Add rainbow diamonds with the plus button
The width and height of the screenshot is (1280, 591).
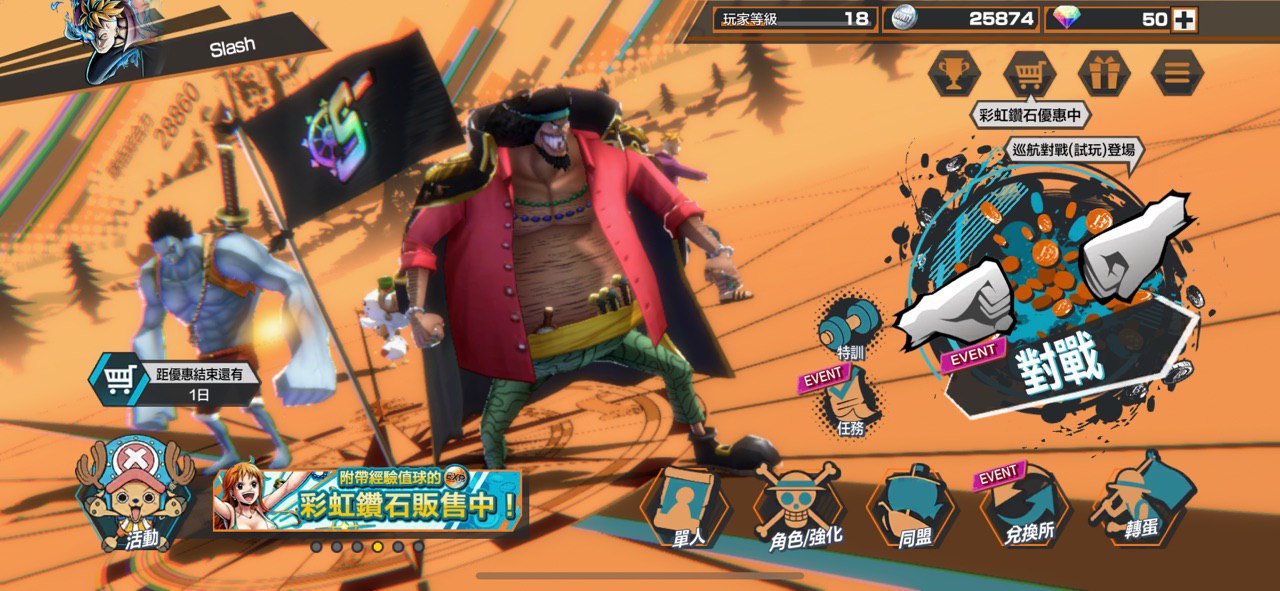1184,19
